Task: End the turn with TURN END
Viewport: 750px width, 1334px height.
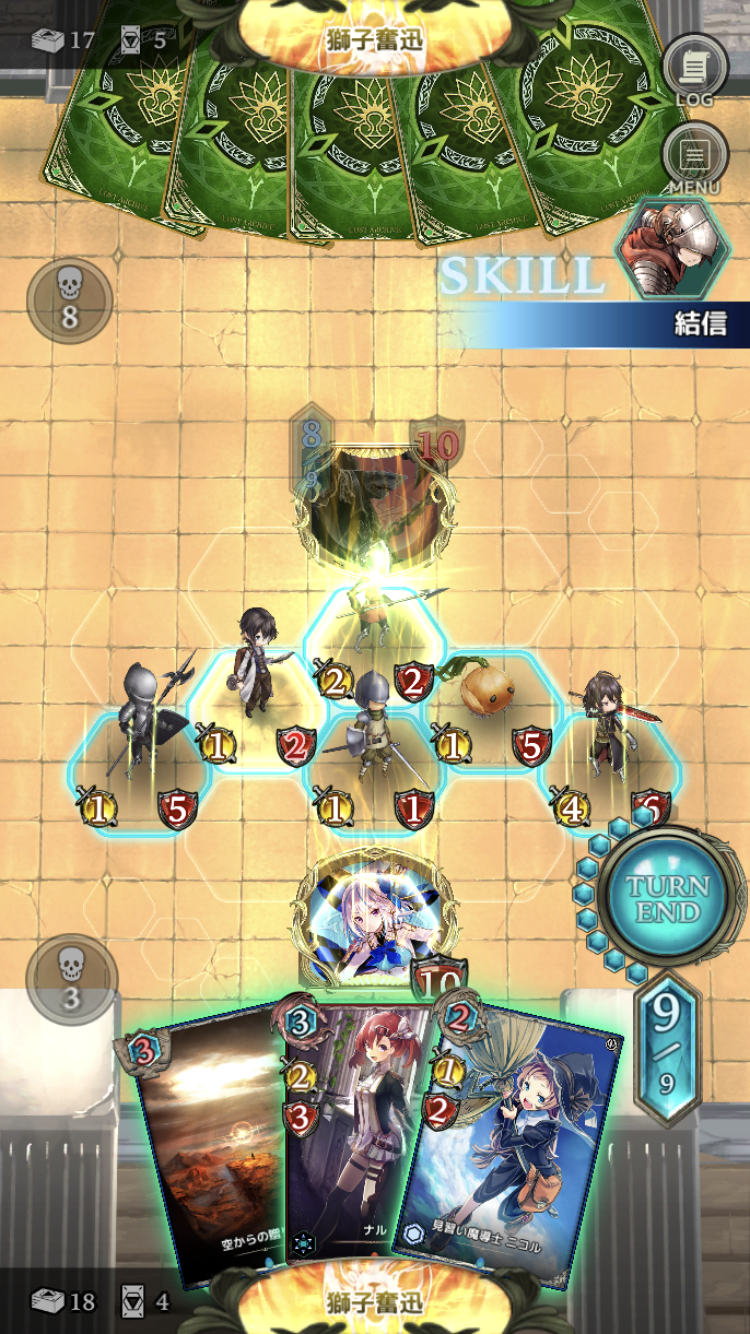Action: click(x=667, y=898)
